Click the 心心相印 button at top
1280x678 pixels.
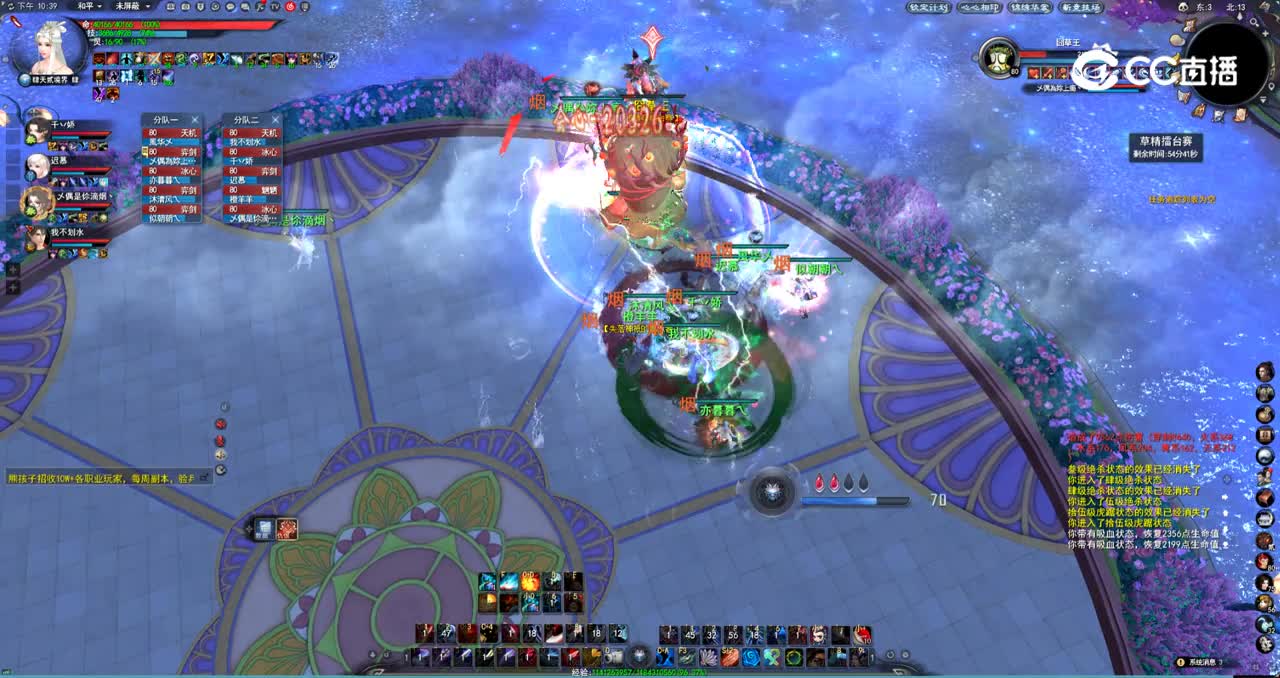click(978, 7)
